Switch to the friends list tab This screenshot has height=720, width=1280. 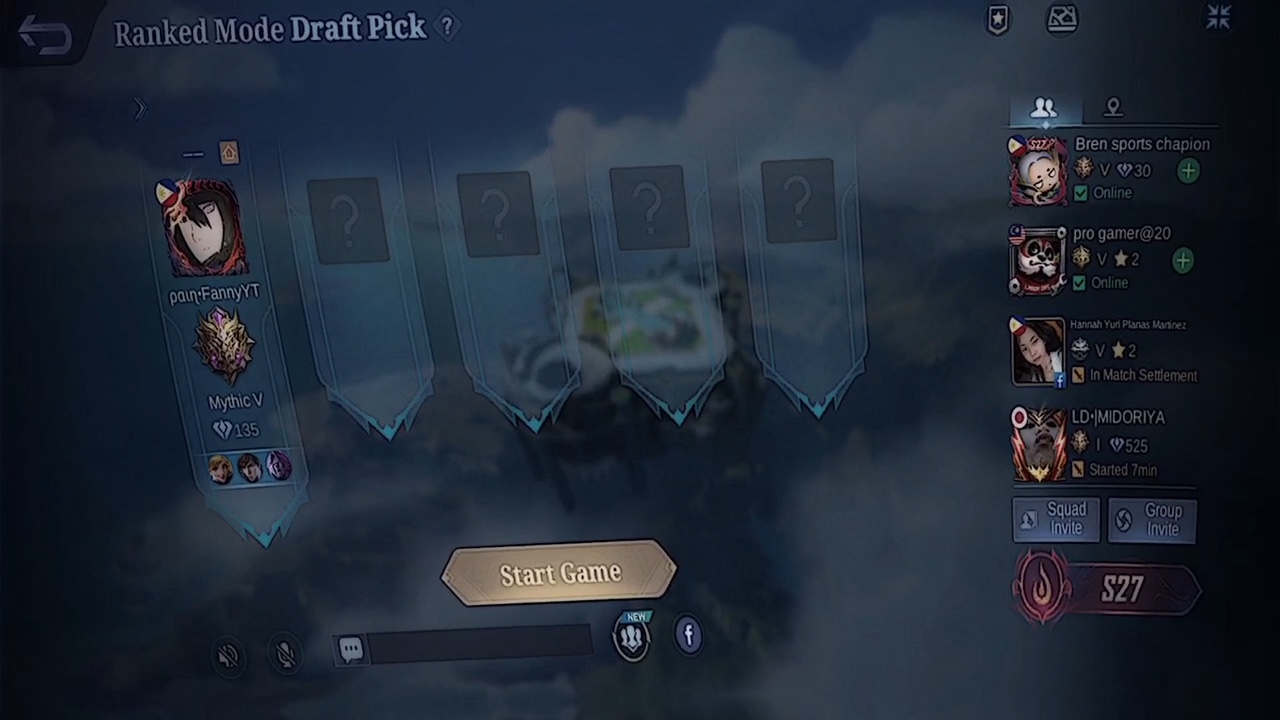(1043, 108)
